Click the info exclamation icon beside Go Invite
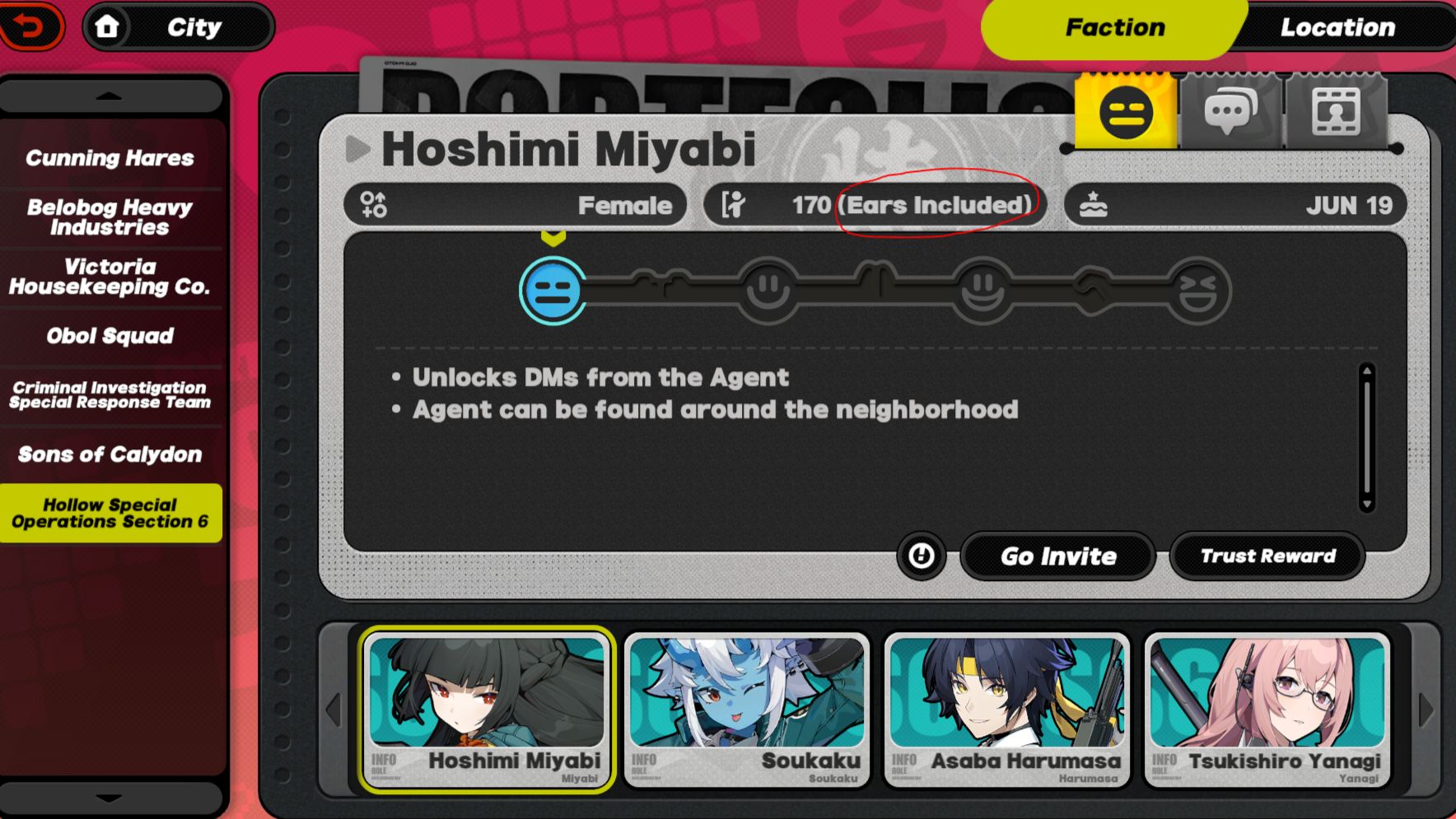Viewport: 1456px width, 819px height. click(x=920, y=556)
